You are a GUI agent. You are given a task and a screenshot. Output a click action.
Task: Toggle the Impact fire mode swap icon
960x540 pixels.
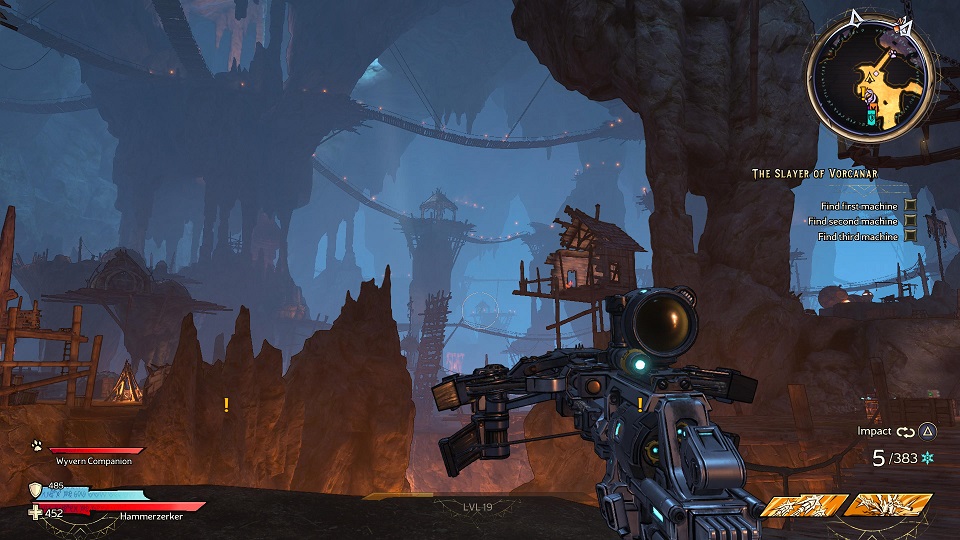[906, 432]
